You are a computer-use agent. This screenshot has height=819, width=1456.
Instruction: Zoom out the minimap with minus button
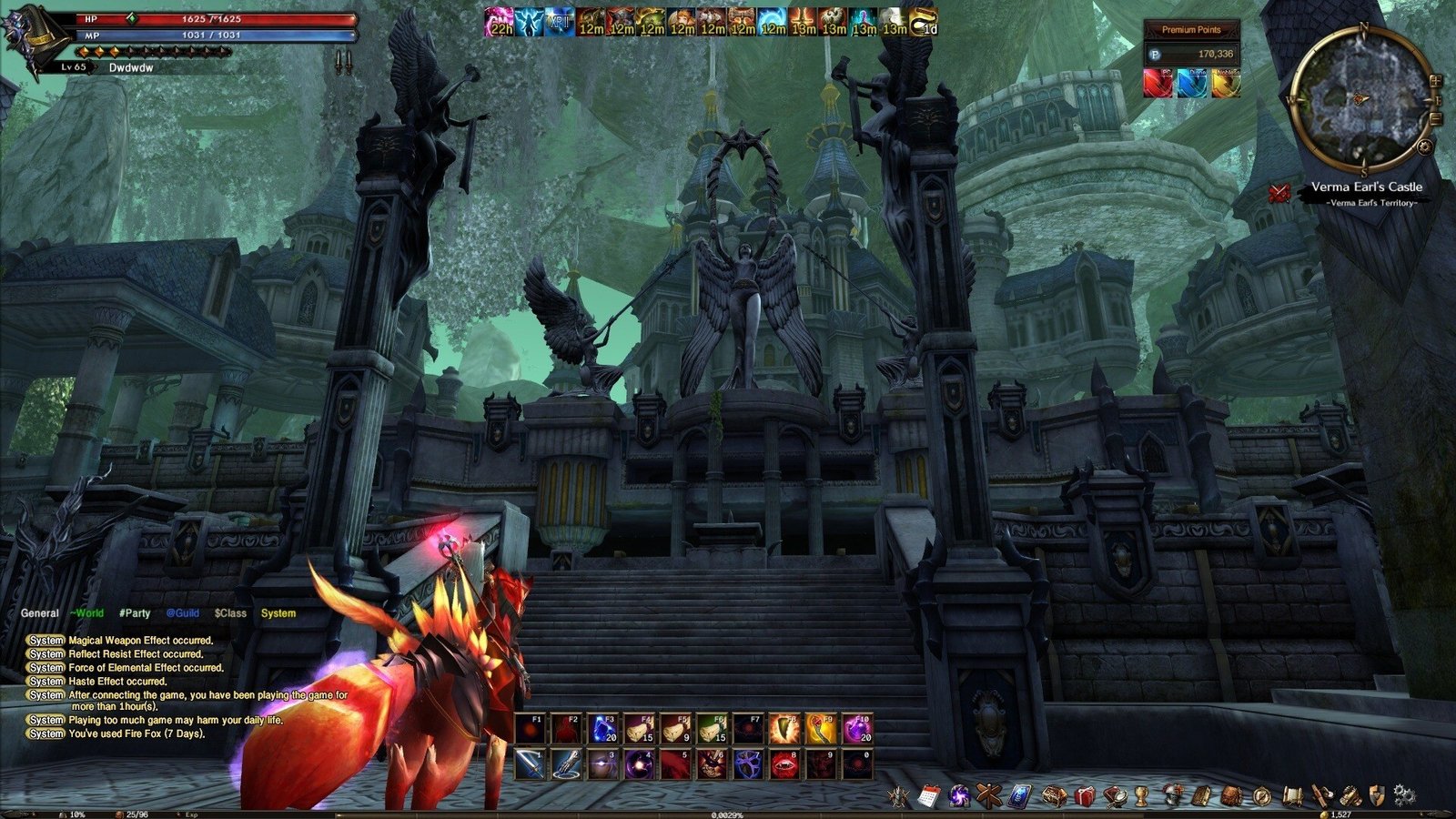click(1436, 118)
